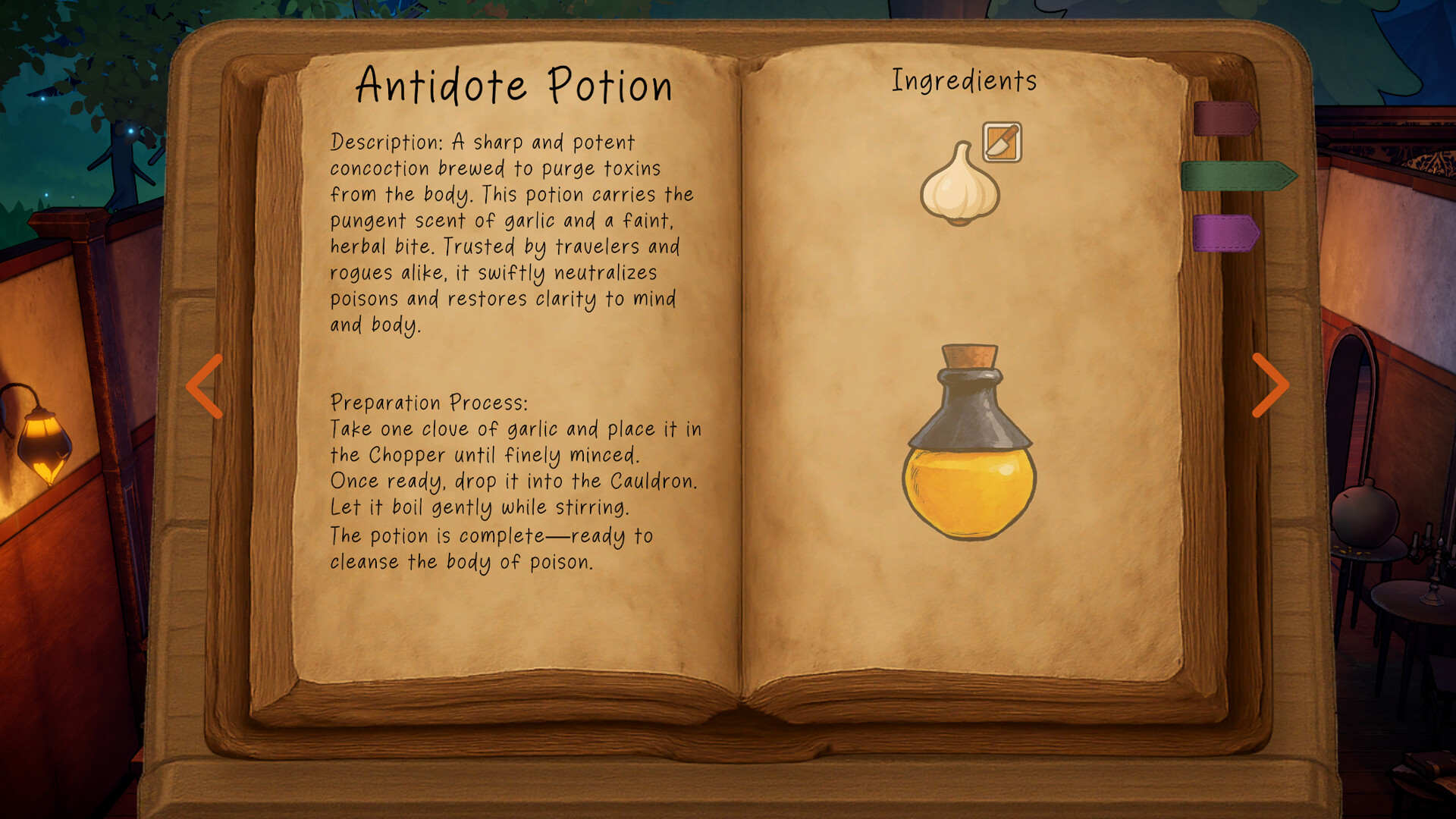Select the Ingredients page heading
Viewport: 1456px width, 819px height.
pos(965,78)
